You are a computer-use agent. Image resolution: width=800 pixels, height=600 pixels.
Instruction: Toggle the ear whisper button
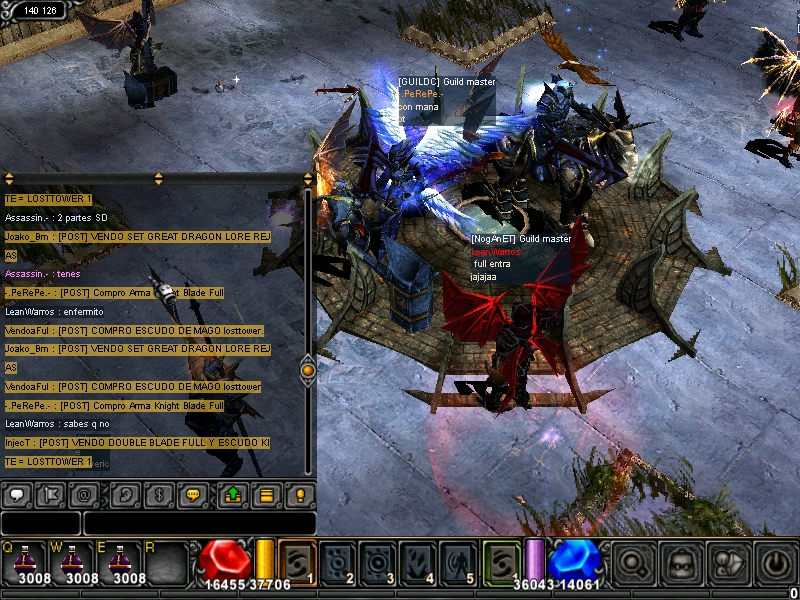122,494
